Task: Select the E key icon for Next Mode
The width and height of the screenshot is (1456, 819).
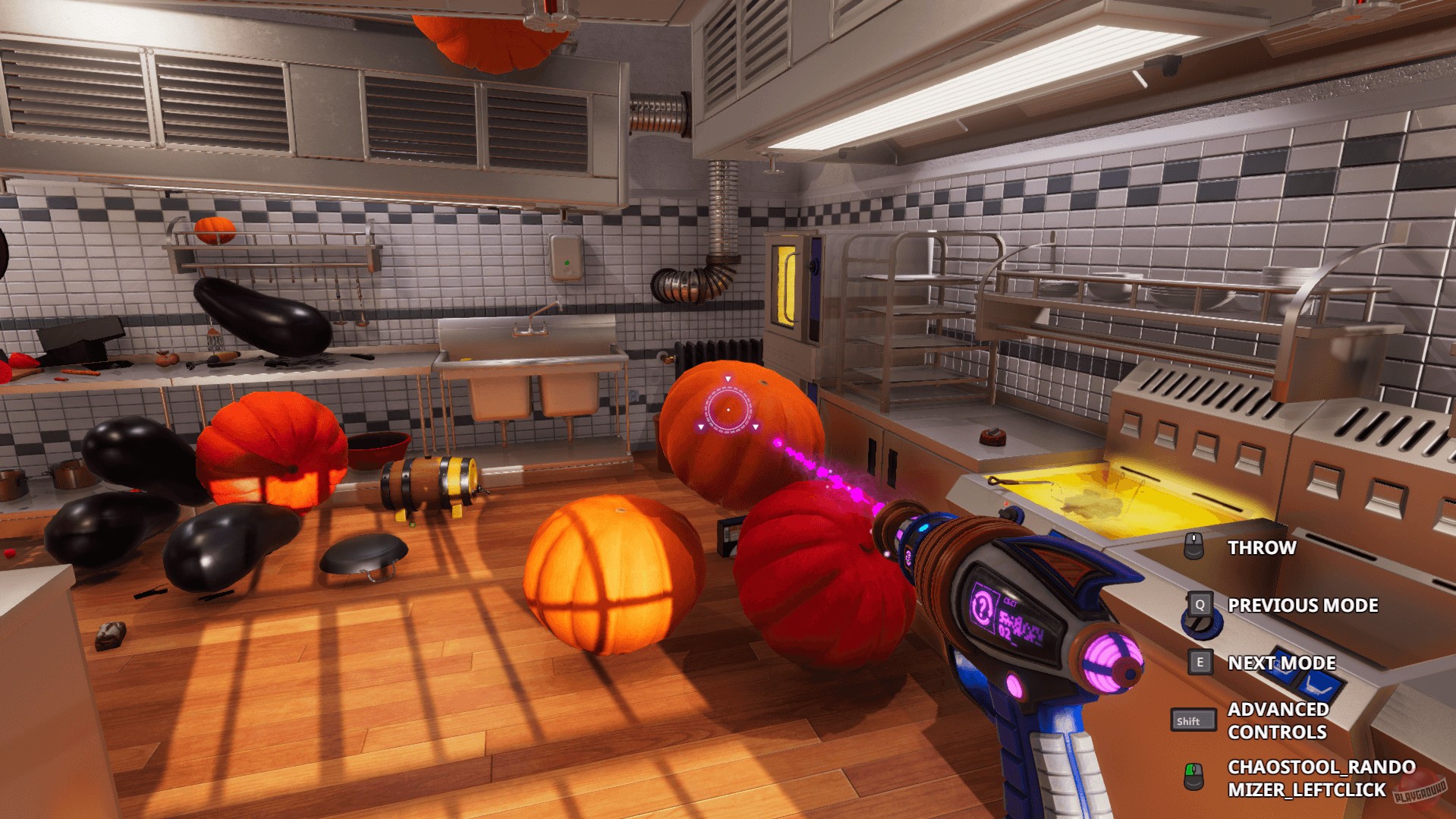Action: click(x=1200, y=662)
